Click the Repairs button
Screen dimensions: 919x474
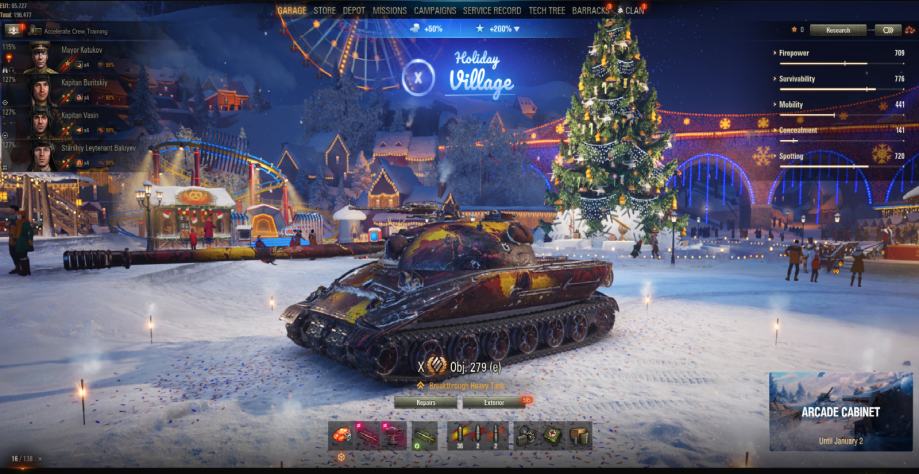click(425, 402)
